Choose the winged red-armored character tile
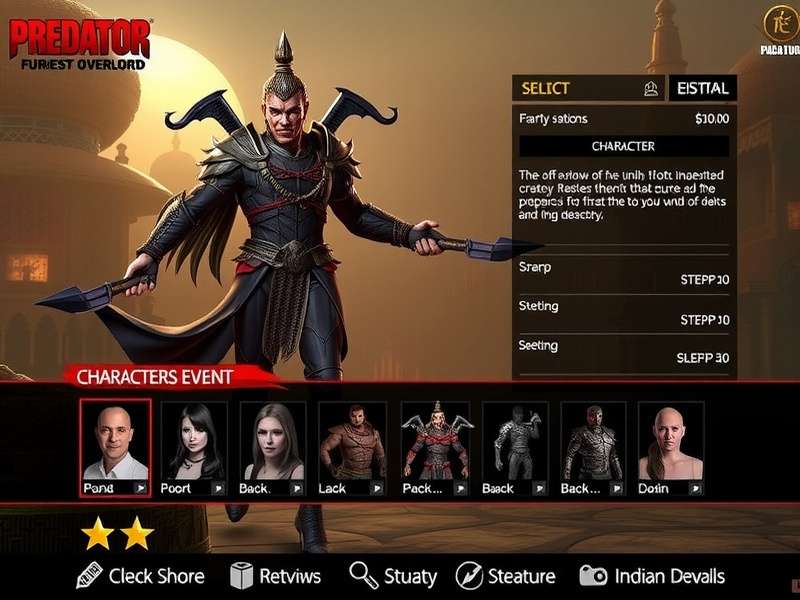The height and width of the screenshot is (600, 800). point(435,447)
